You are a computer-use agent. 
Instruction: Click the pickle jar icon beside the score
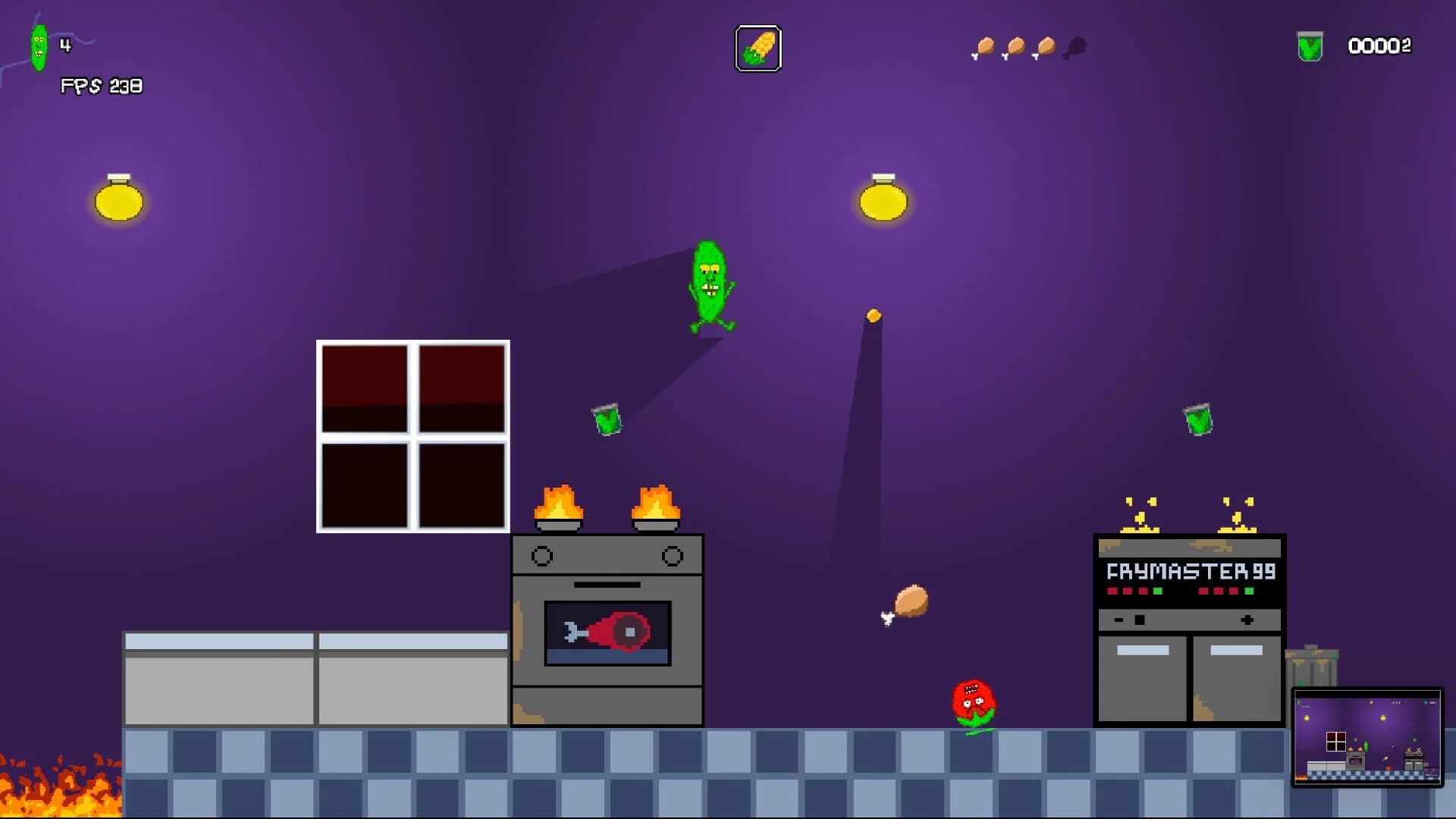pyautogui.click(x=1310, y=45)
